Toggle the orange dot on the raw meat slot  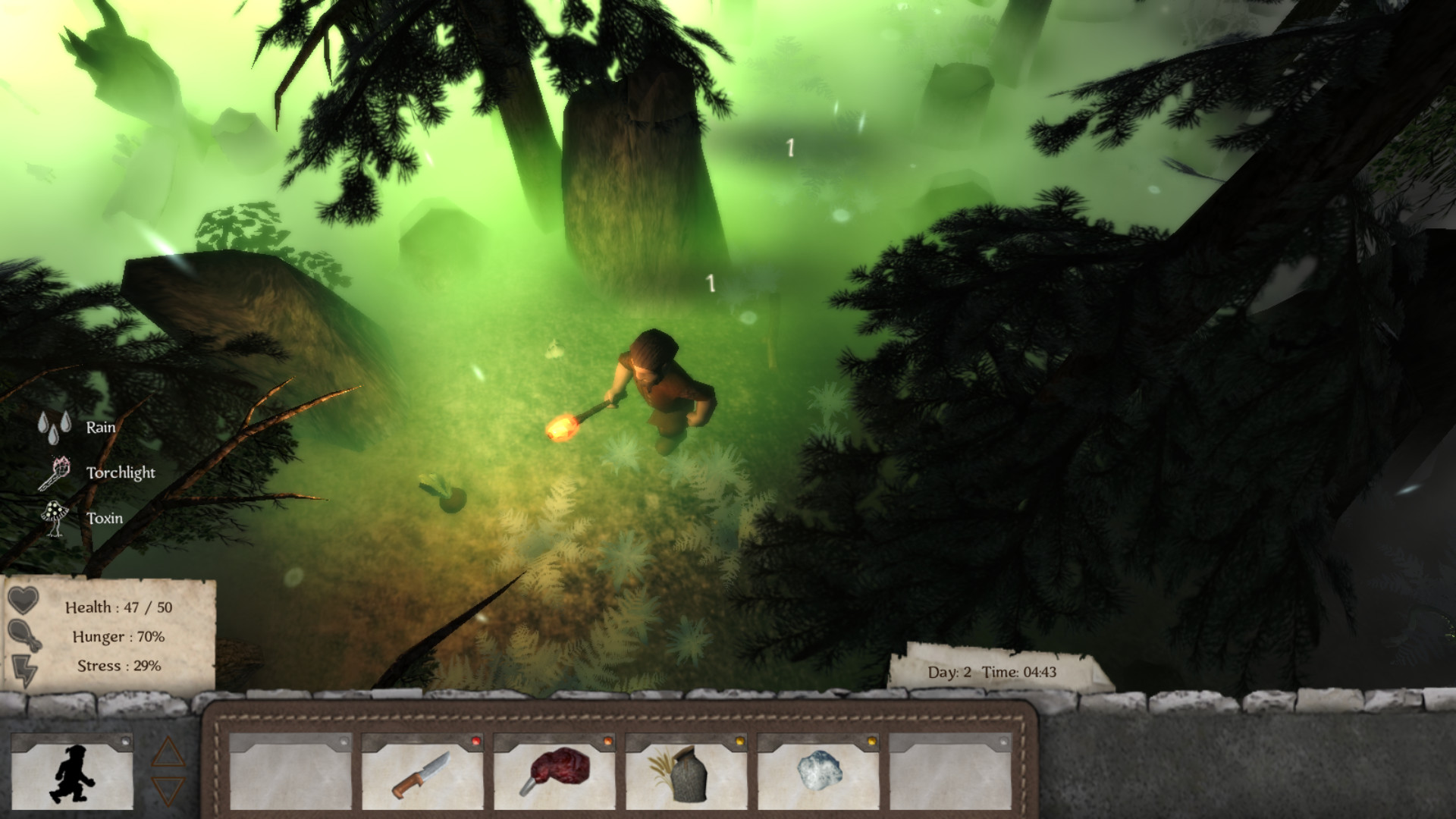(x=607, y=742)
